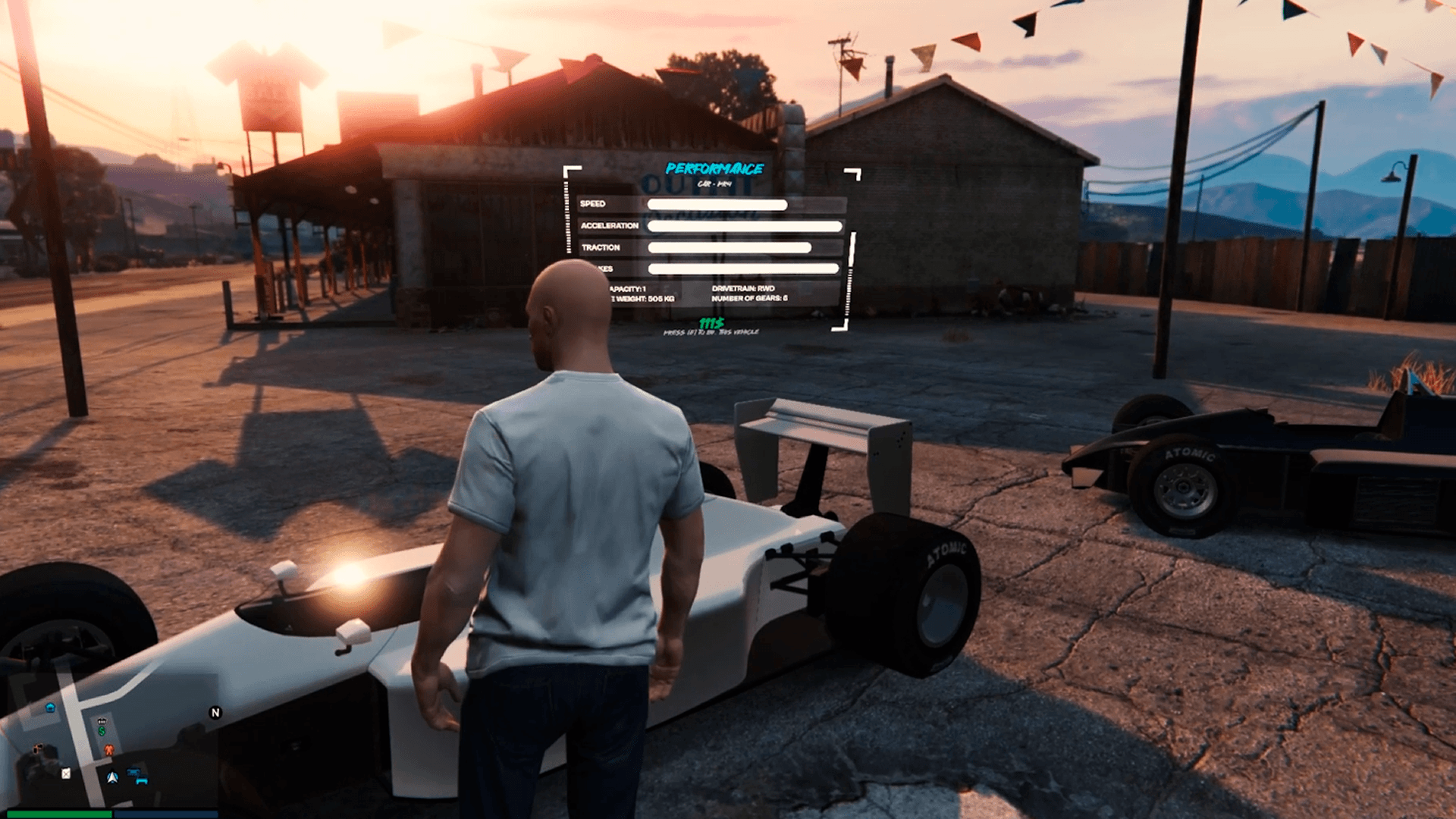
Task: Select the blue safehouse icon on the minimap
Action: tap(50, 708)
